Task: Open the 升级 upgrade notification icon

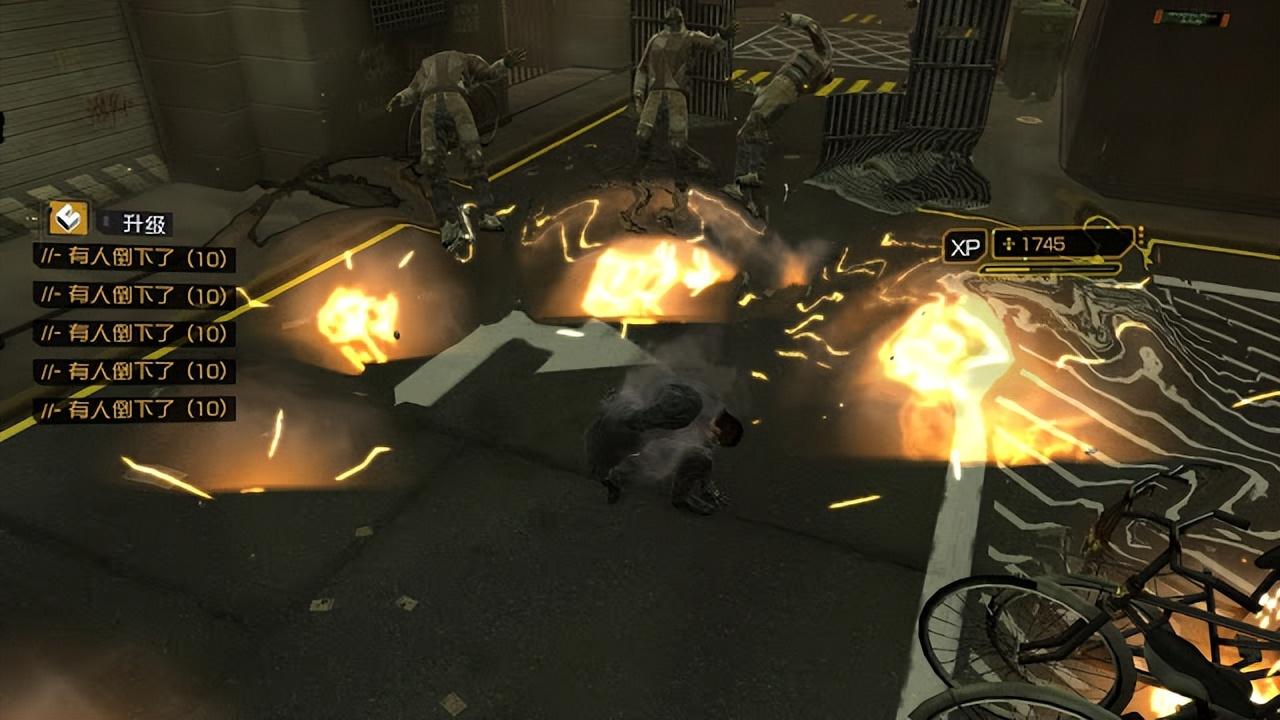Action: [x=69, y=218]
